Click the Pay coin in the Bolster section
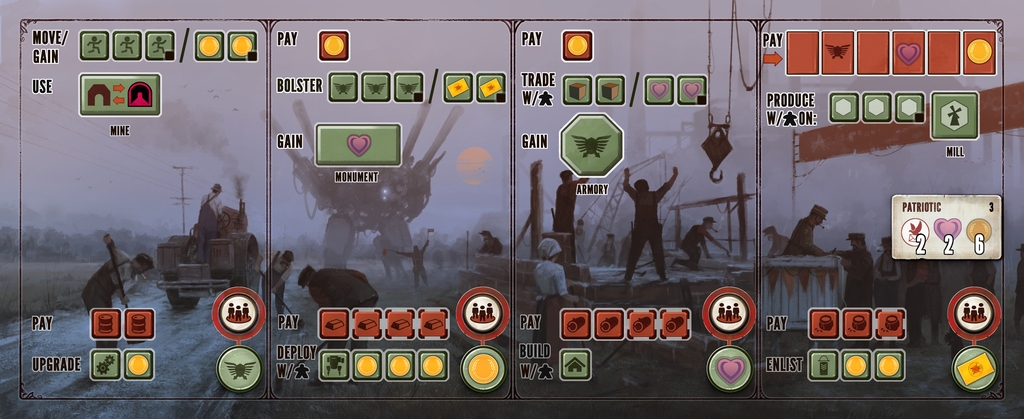 pyautogui.click(x=333, y=46)
